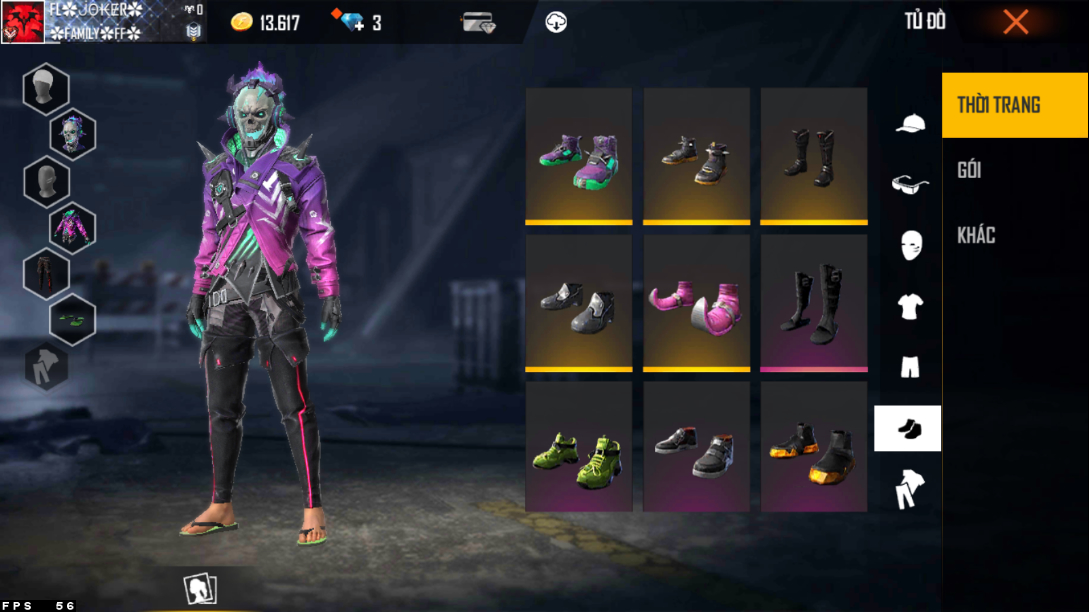Viewport: 1089px width, 612px height.
Task: Pick the black shoes with orange flame soles
Action: pyautogui.click(x=814, y=448)
